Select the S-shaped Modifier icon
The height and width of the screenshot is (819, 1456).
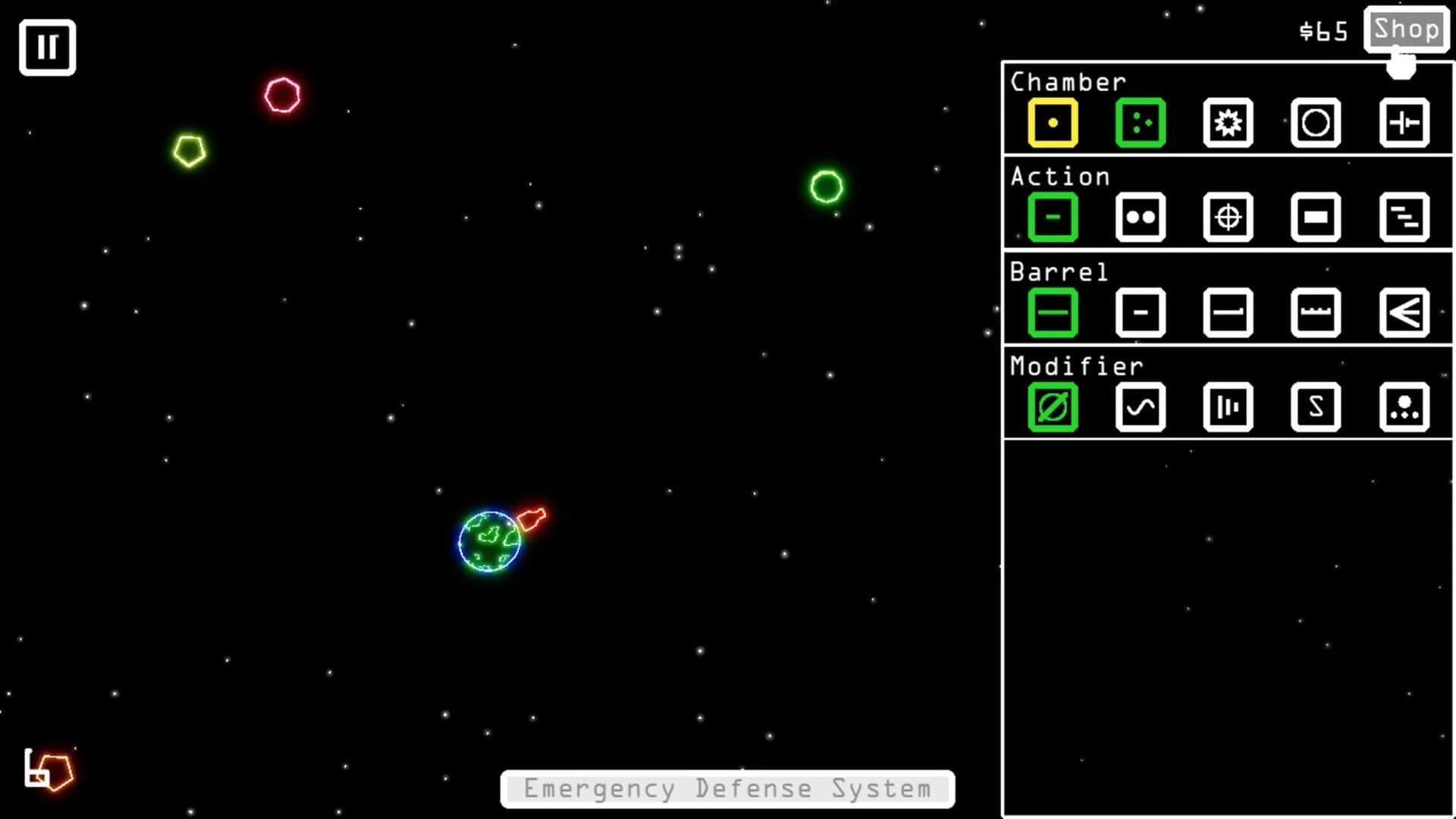(x=1316, y=407)
